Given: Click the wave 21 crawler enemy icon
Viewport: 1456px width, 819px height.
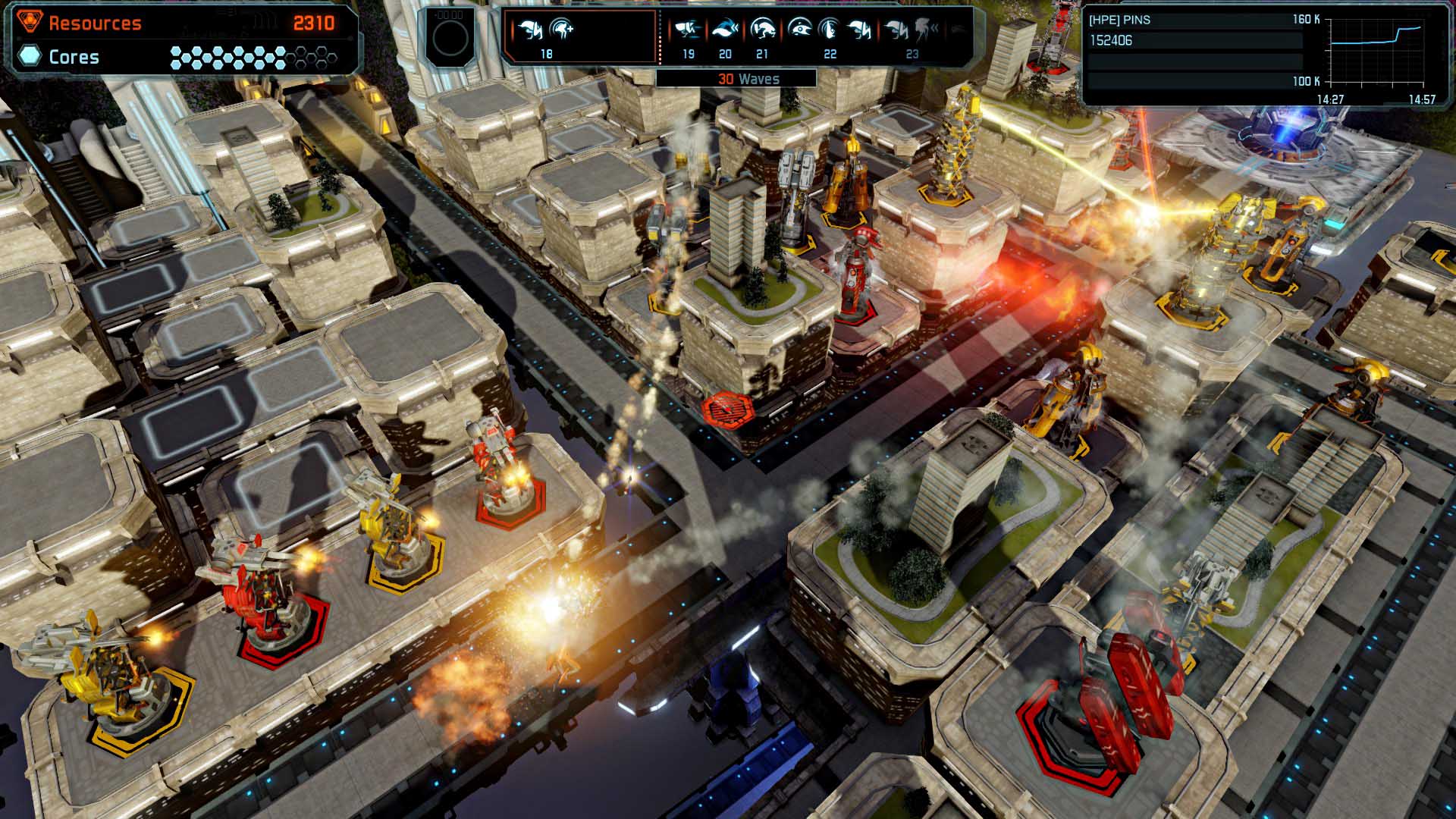Looking at the screenshot, I should pyautogui.click(x=764, y=30).
